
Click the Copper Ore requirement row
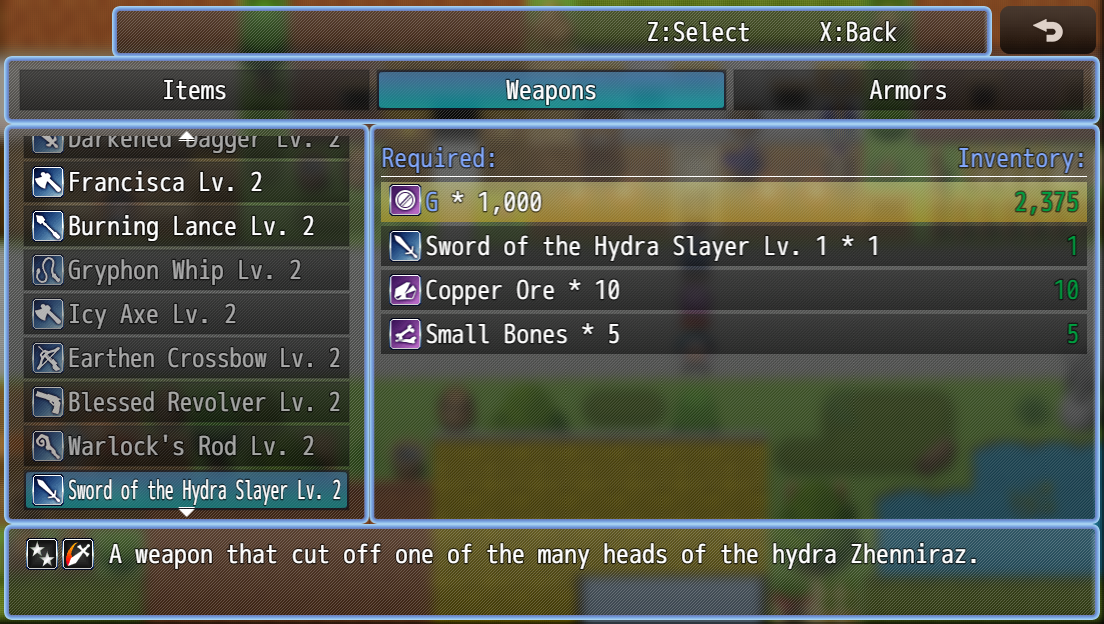734,291
